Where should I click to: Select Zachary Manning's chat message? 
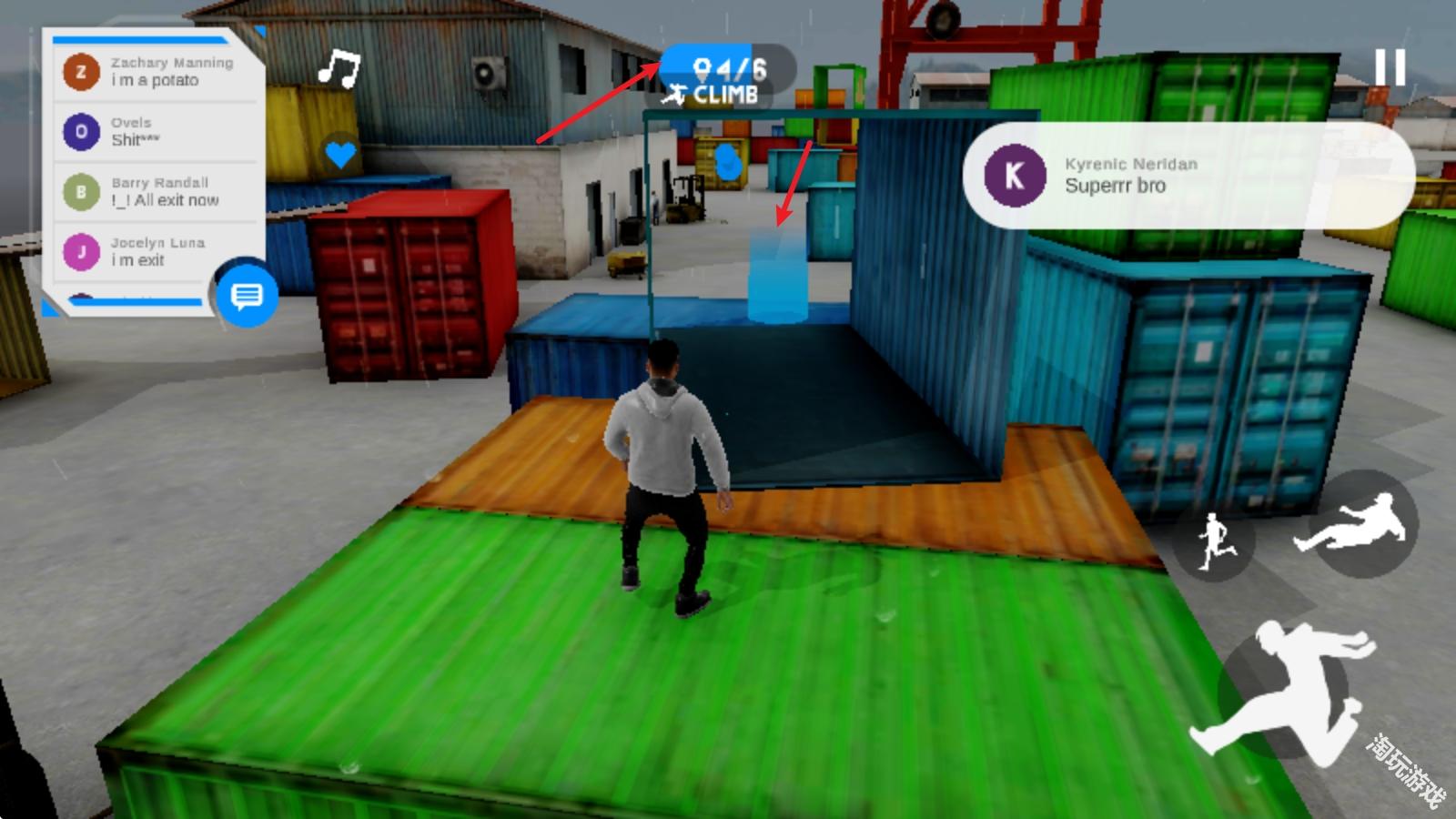tap(155, 72)
